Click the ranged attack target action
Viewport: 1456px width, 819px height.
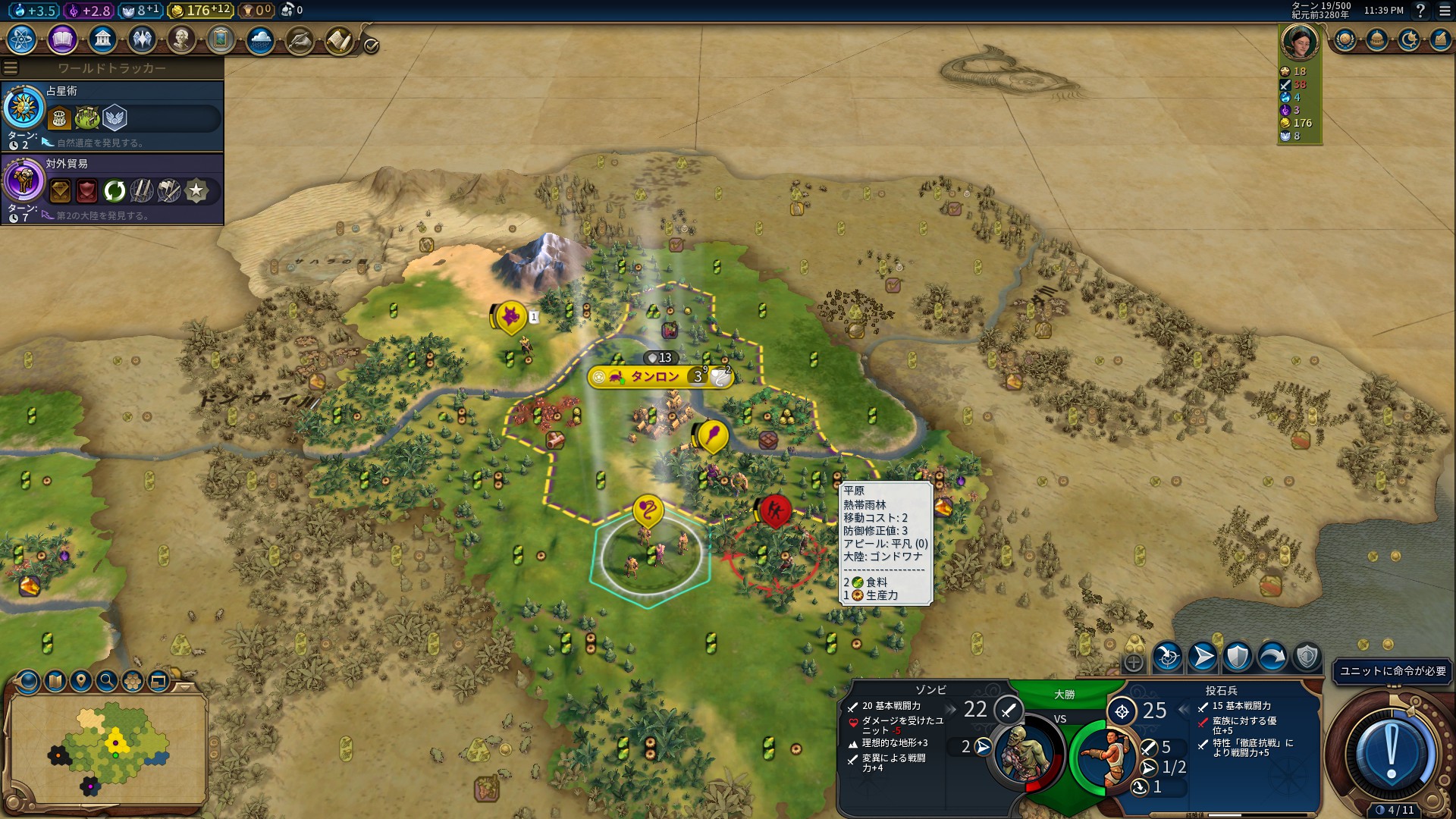click(x=1168, y=657)
